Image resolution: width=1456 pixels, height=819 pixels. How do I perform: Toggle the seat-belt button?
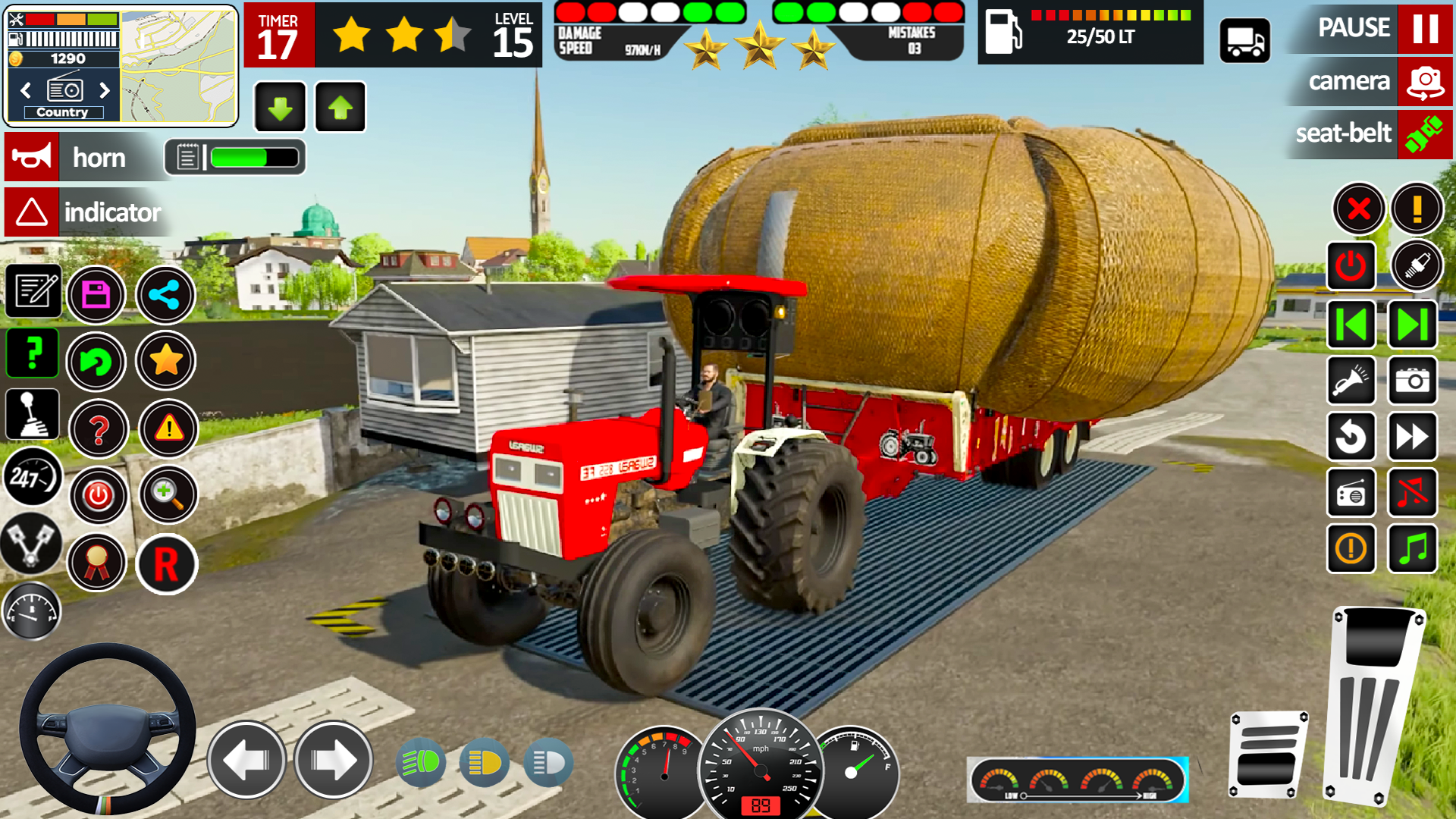1424,134
